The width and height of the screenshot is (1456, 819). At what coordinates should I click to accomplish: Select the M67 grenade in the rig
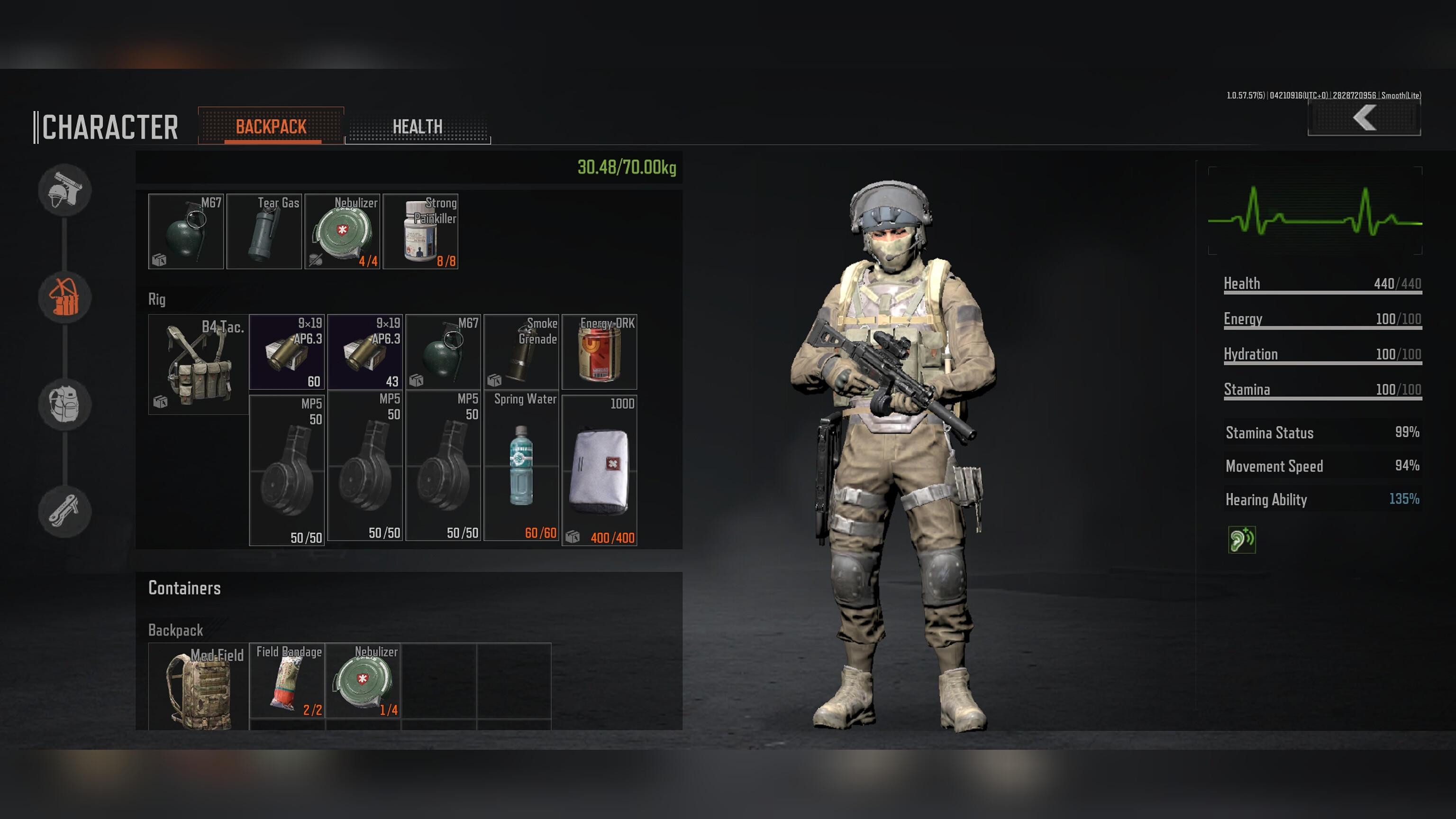tap(443, 352)
